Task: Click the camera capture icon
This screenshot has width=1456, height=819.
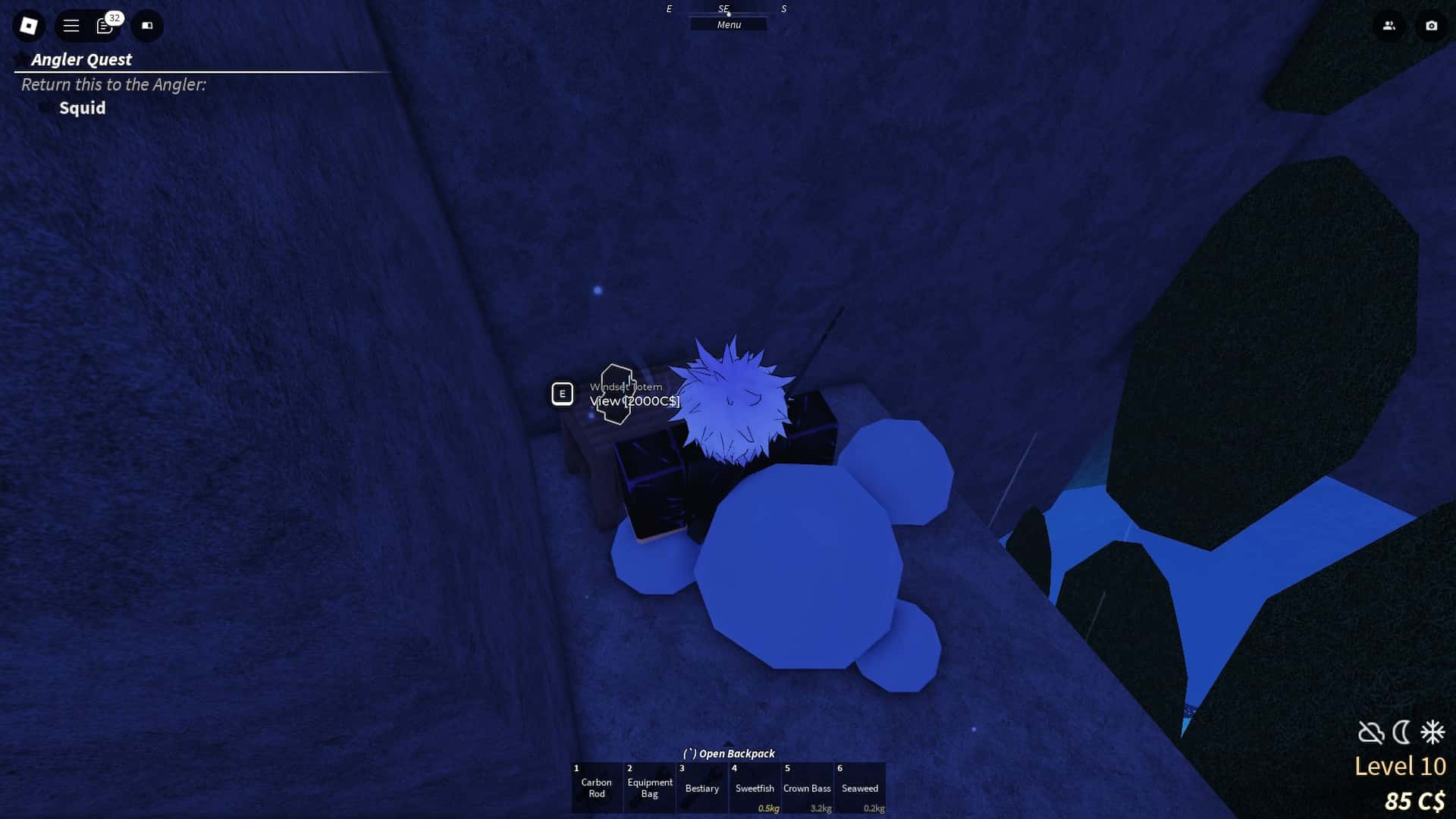Action: (1430, 26)
